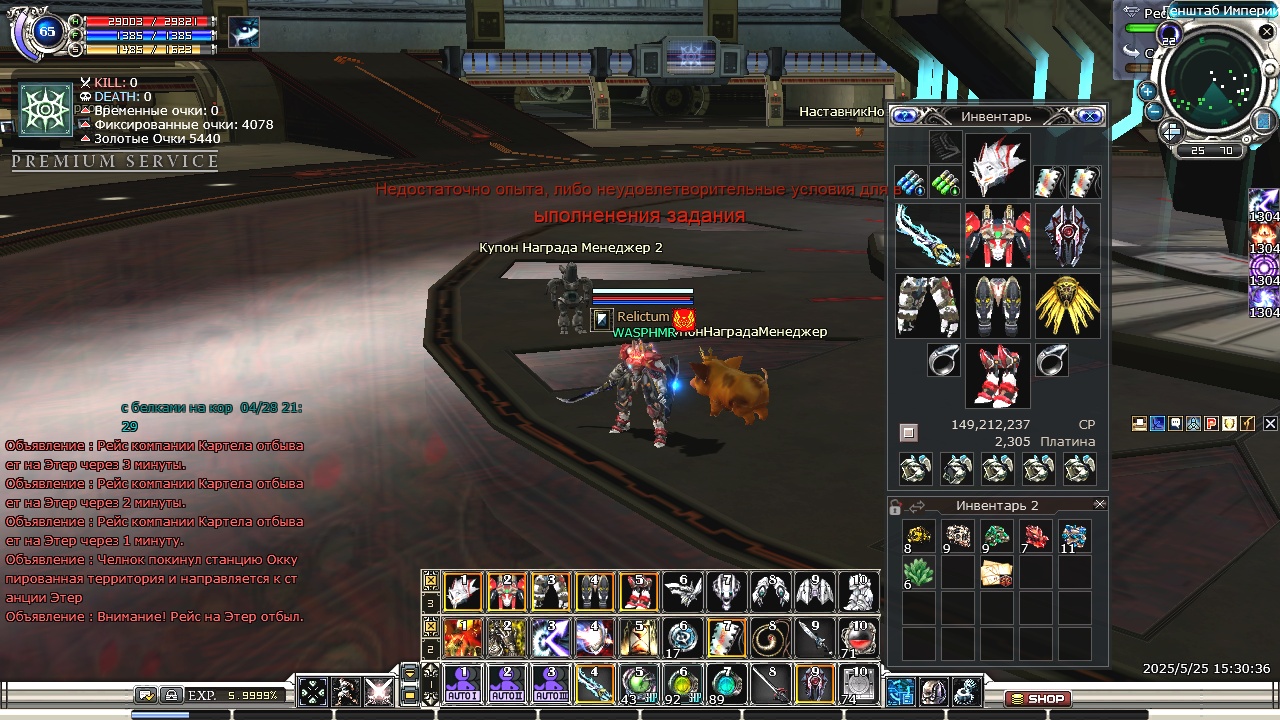The height and width of the screenshot is (720, 1280).
Task: Open the SHOP button
Action: click(x=1038, y=699)
